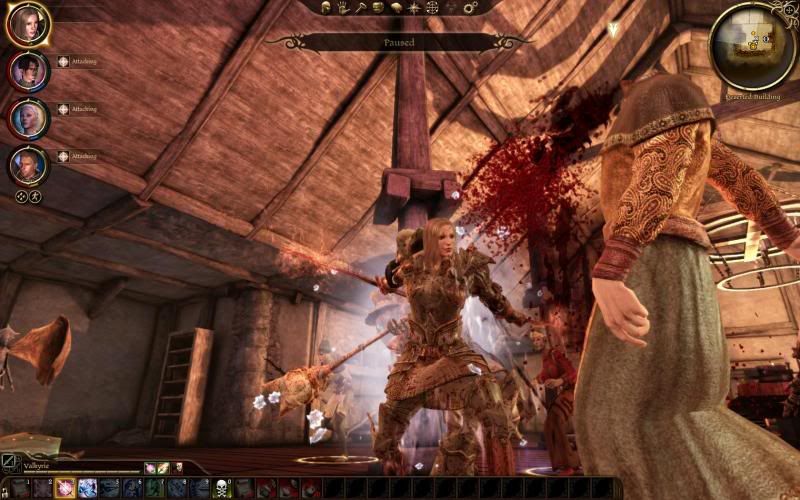Select the blonde leader's portrait
This screenshot has height=500, width=800.
[28, 24]
